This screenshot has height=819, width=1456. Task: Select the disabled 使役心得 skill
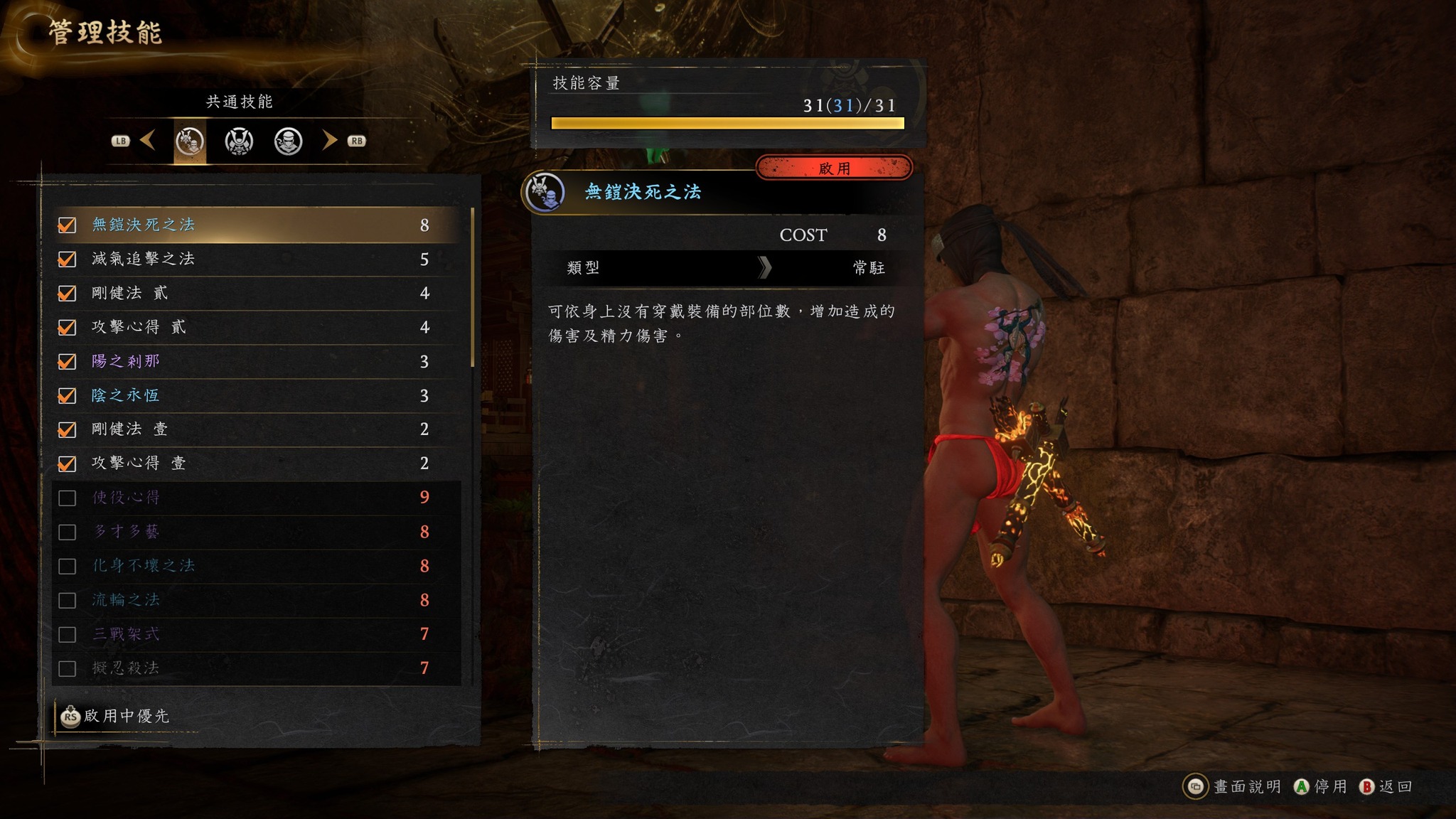[x=256, y=497]
